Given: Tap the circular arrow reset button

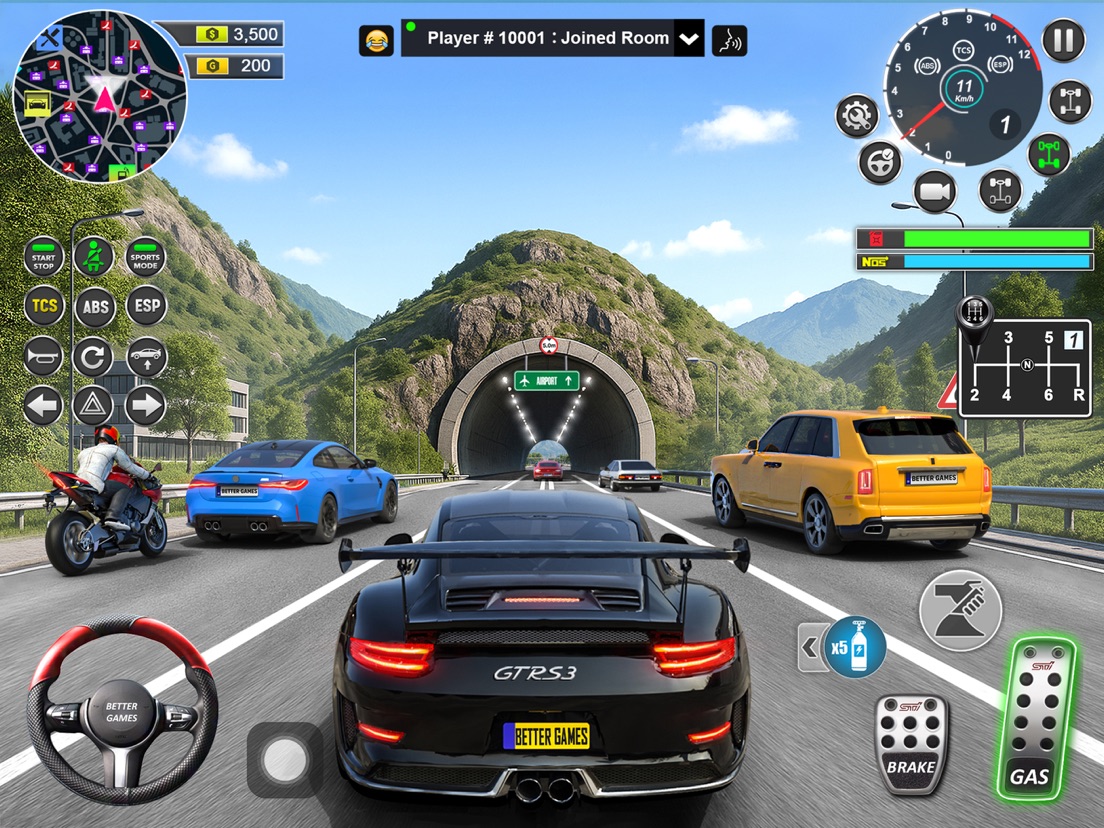Looking at the screenshot, I should pos(93,356).
